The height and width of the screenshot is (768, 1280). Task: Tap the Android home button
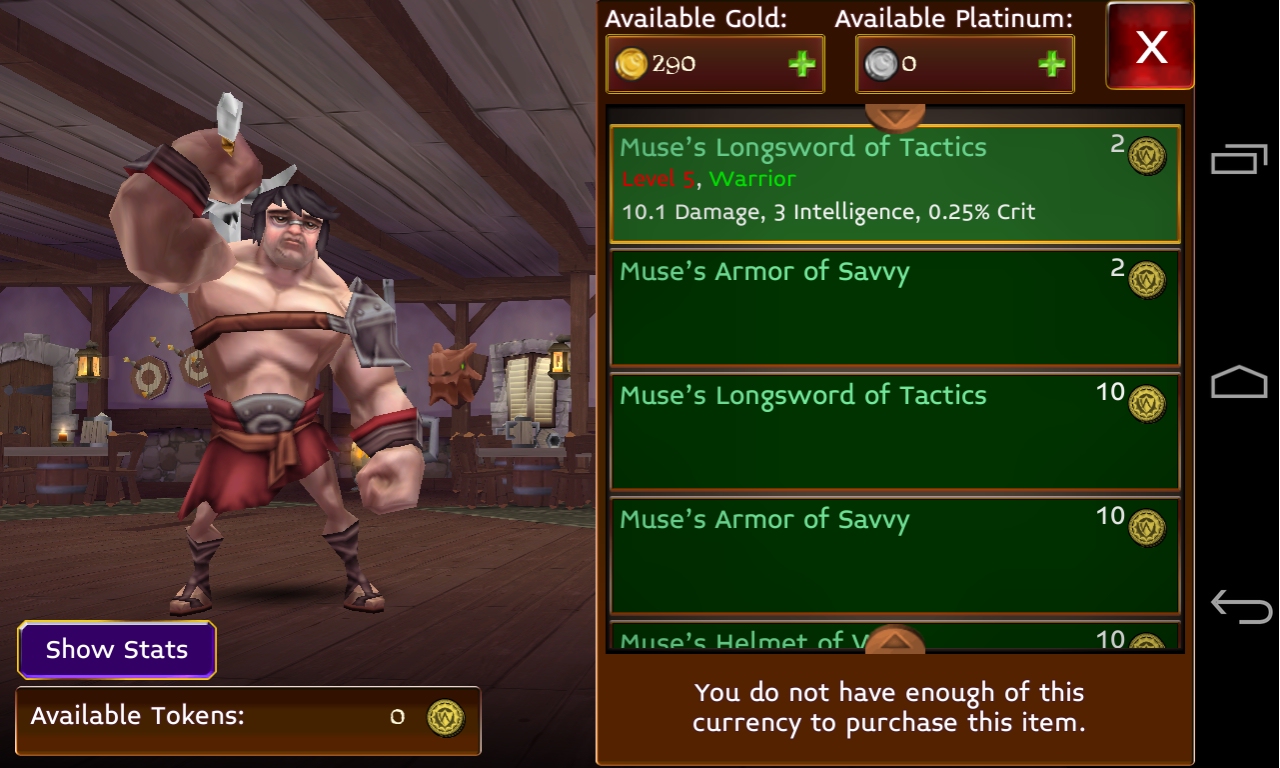(x=1239, y=383)
